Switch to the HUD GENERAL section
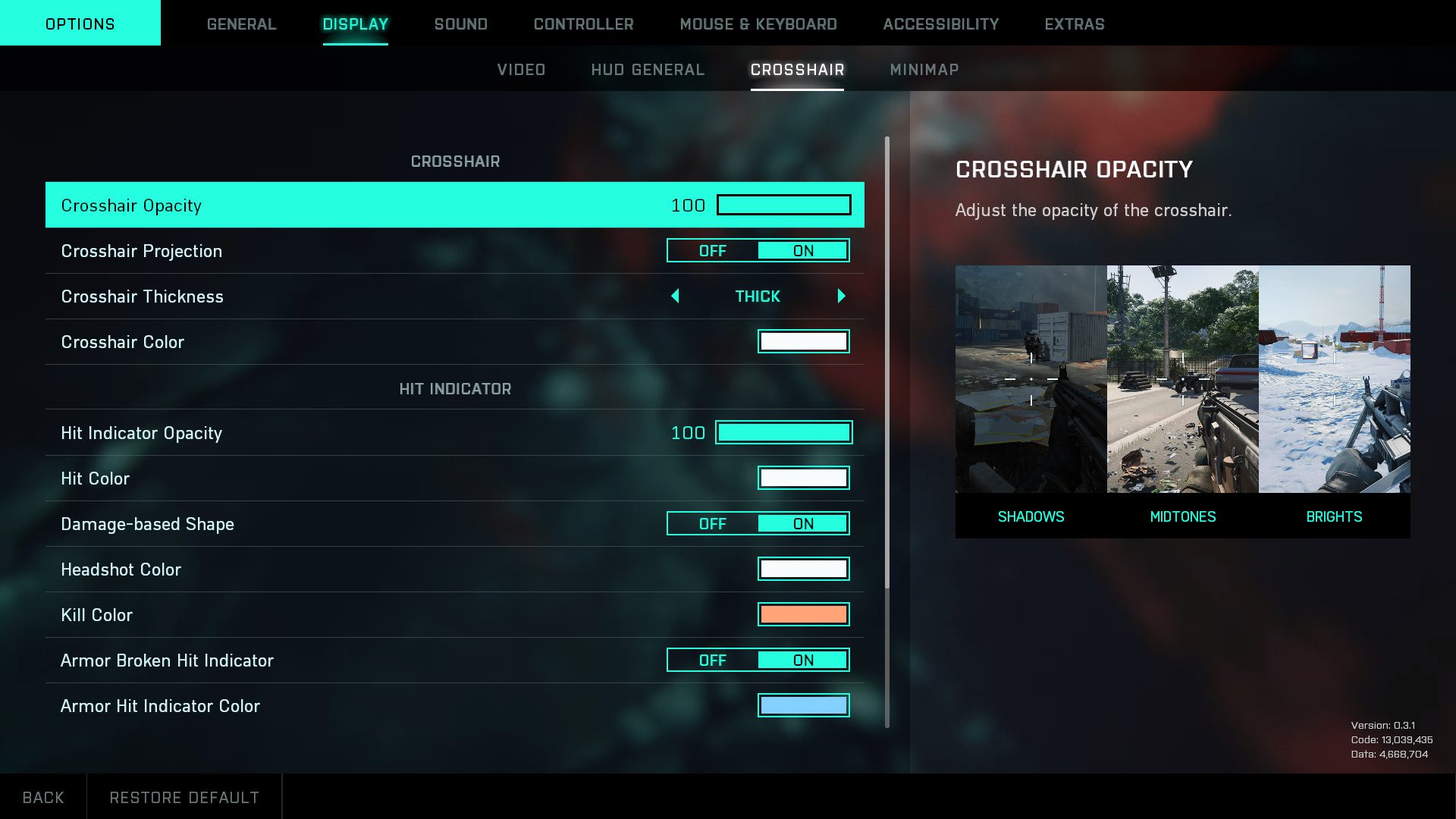The width and height of the screenshot is (1456, 819). click(x=648, y=69)
